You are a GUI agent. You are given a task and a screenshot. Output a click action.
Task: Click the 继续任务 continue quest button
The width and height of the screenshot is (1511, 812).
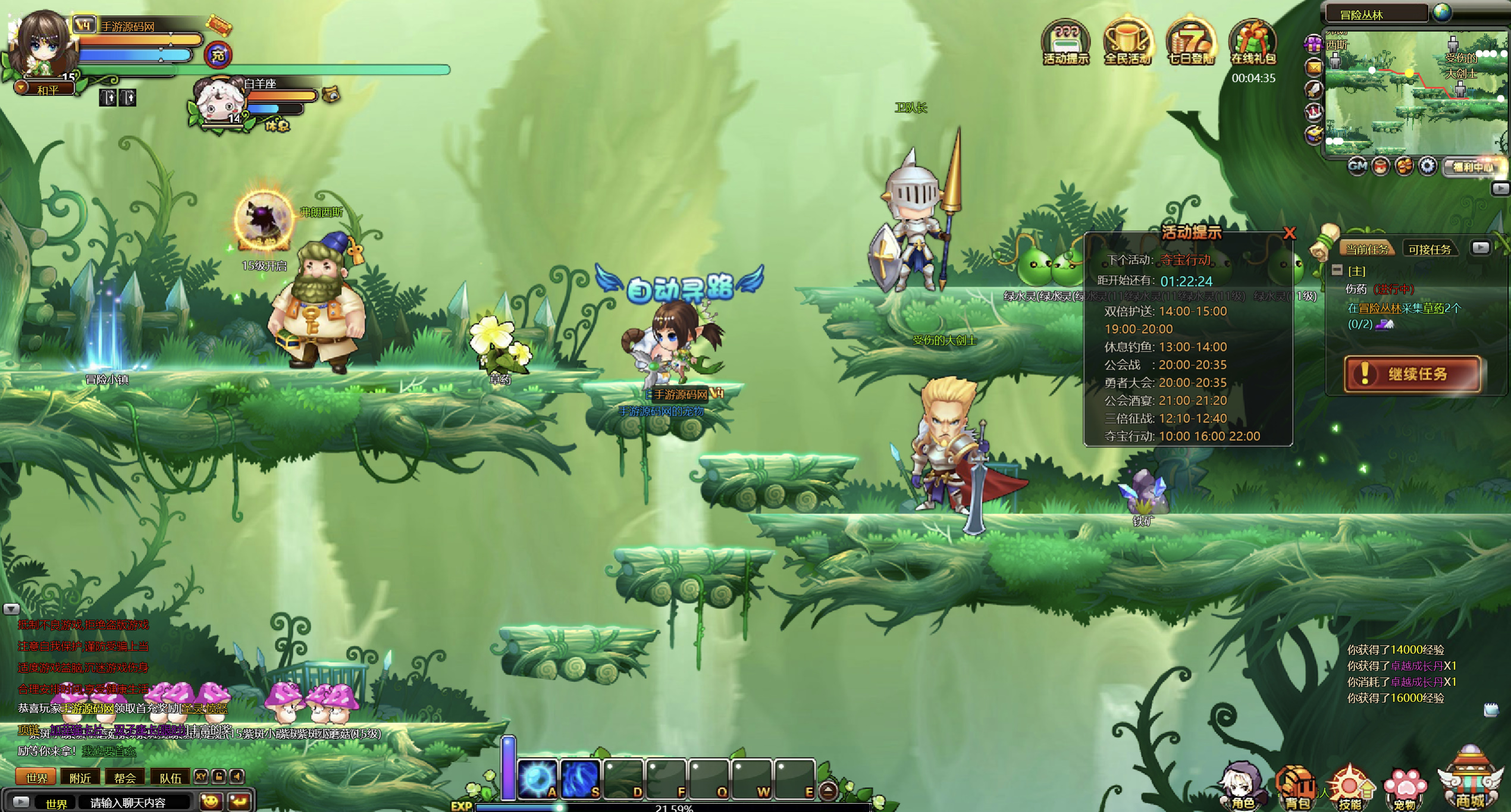(1412, 374)
